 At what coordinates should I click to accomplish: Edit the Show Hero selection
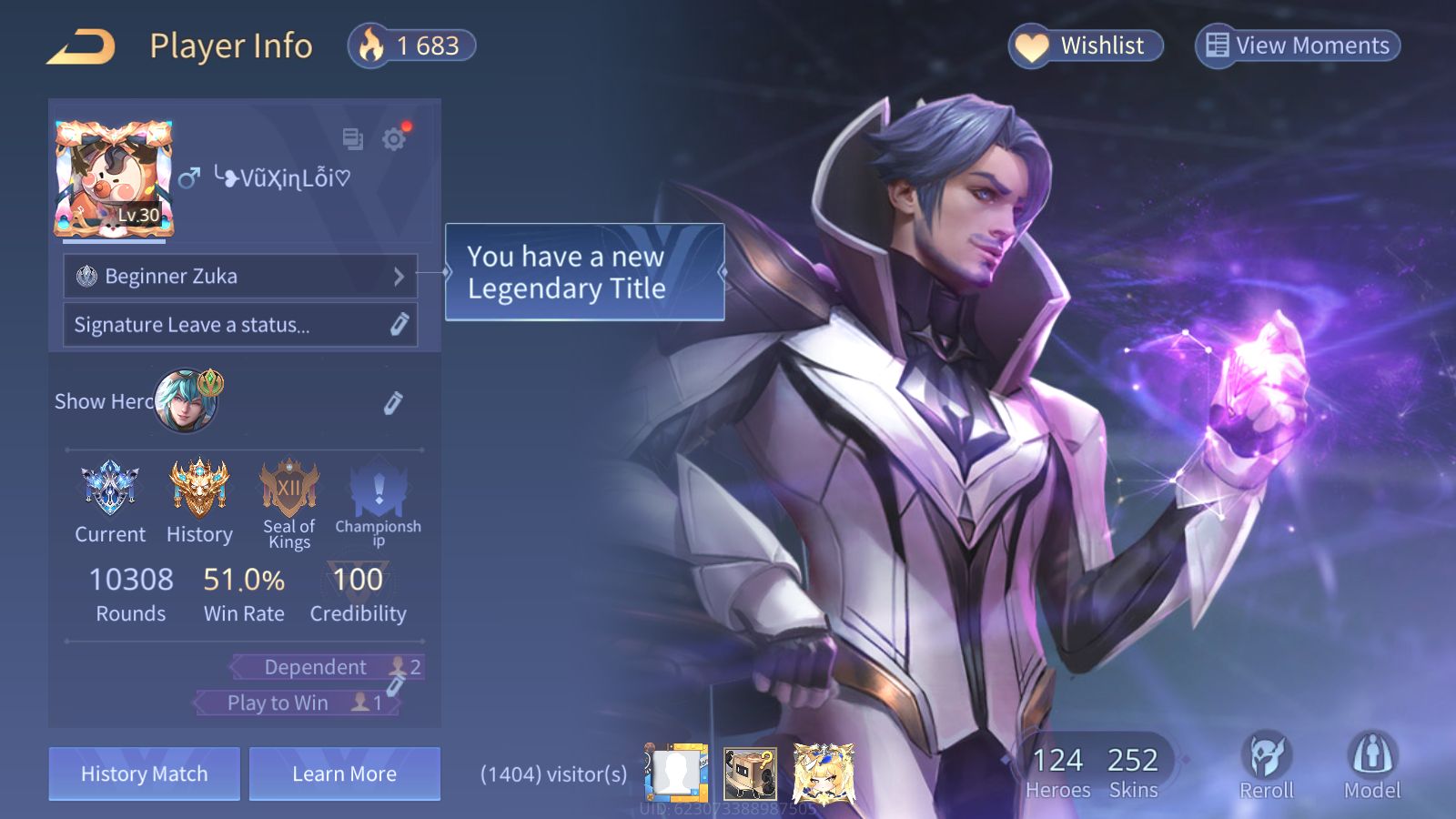(x=392, y=402)
